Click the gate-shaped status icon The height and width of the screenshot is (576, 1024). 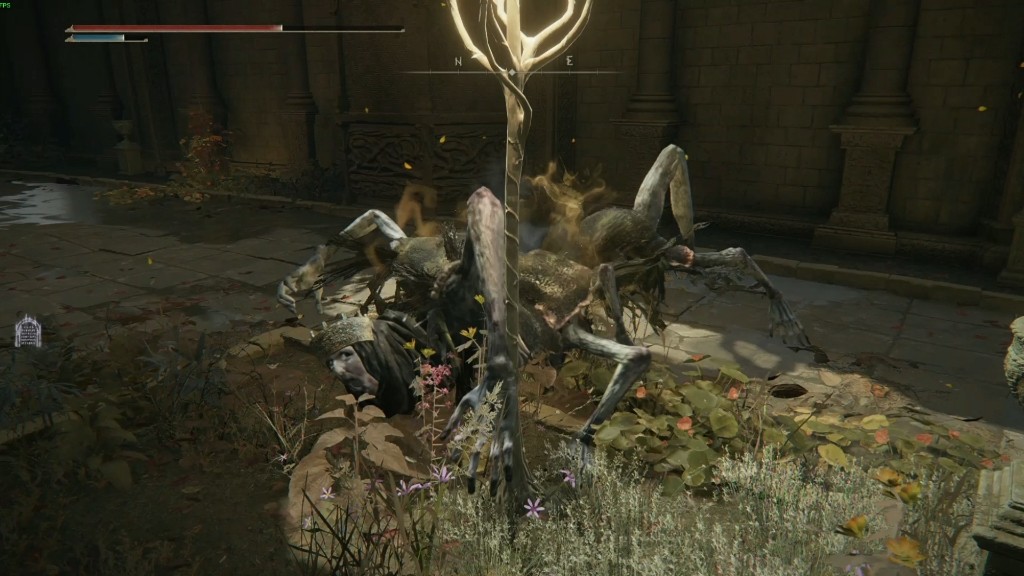(x=28, y=331)
